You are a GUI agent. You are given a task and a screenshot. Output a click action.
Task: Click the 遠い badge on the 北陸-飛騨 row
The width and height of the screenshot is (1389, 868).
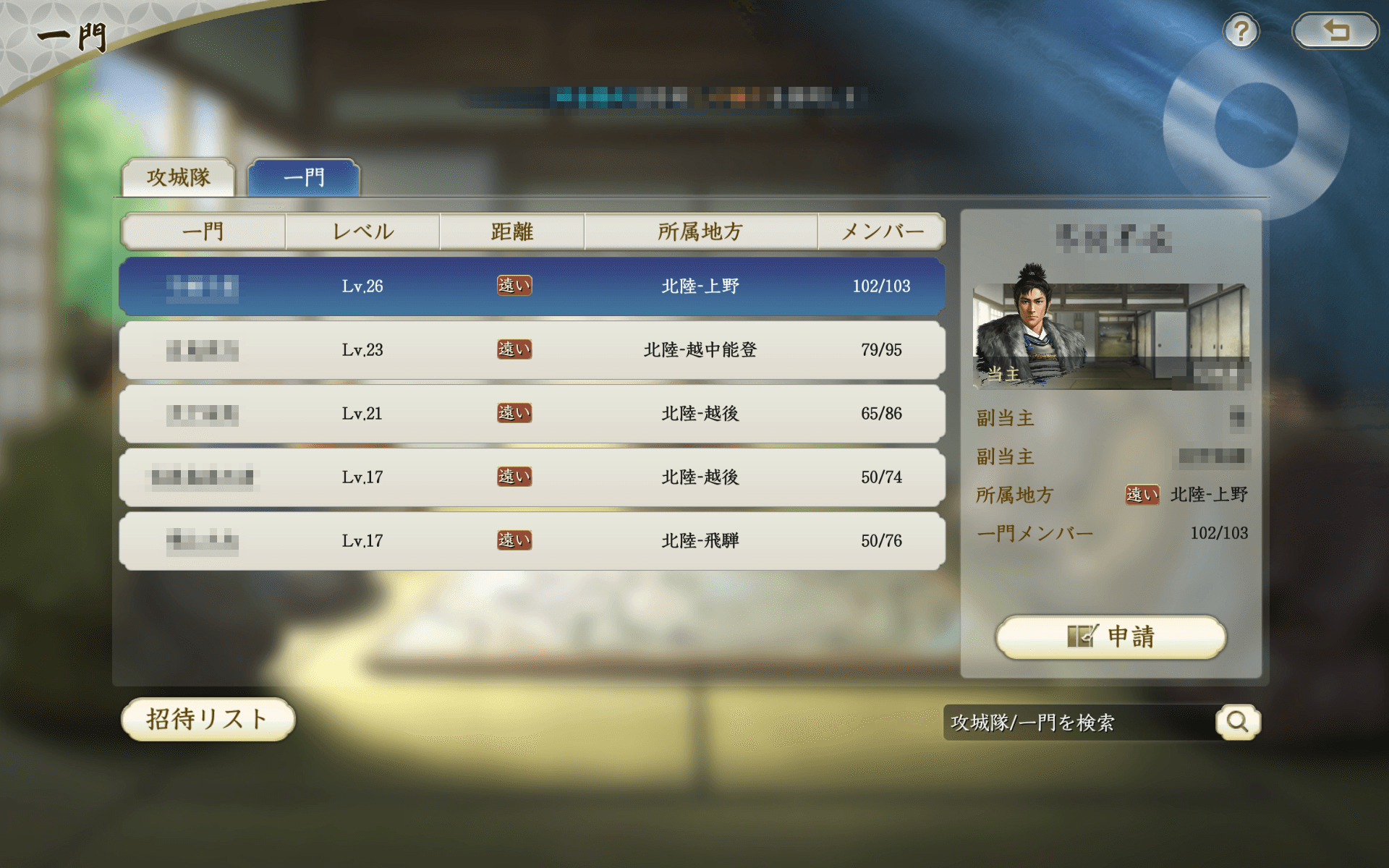(x=514, y=540)
